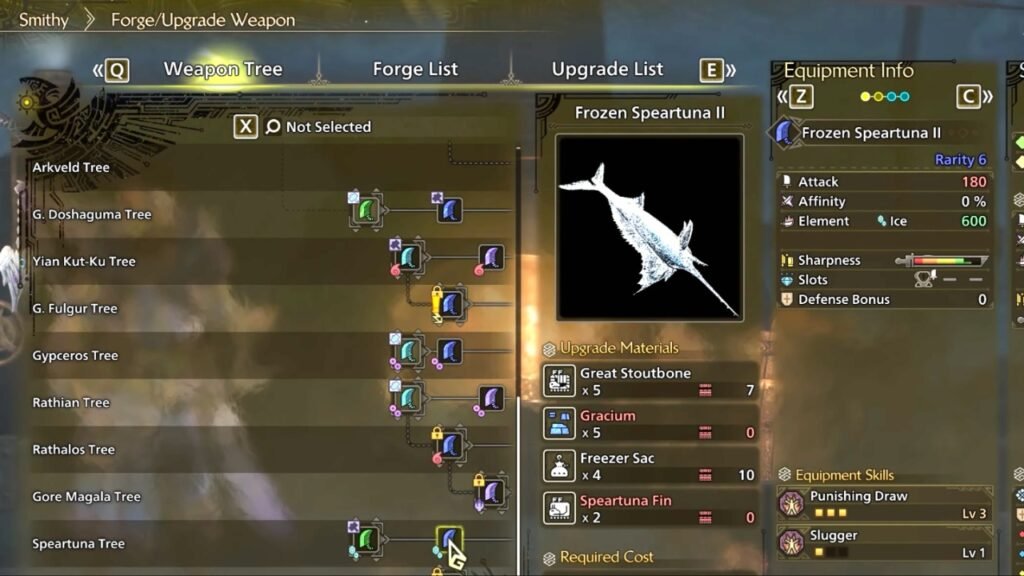Choose the G. Doshaguma Tree row
Viewport: 1024px width, 576px height.
[92, 214]
